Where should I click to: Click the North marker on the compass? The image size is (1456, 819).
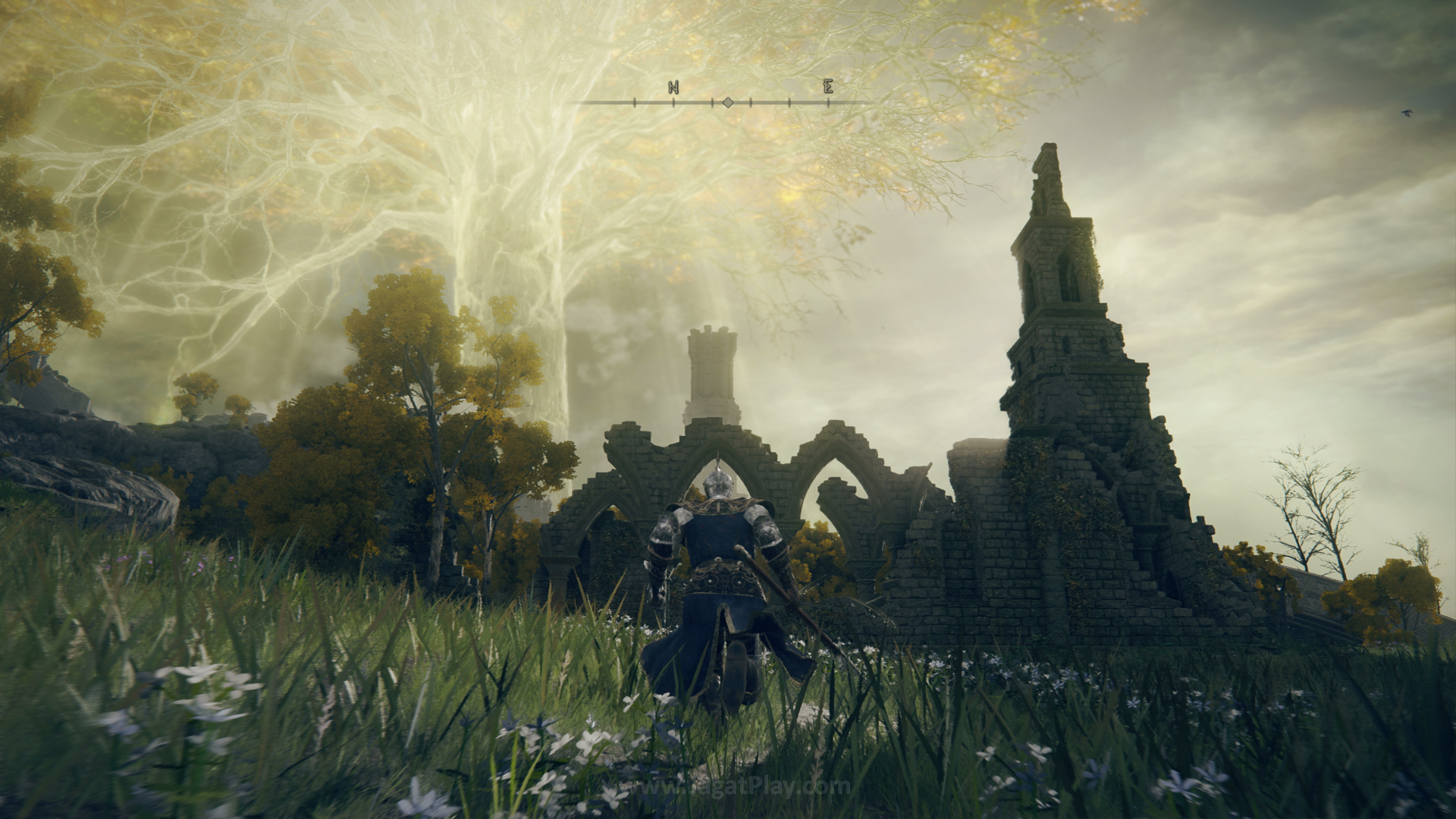673,88
